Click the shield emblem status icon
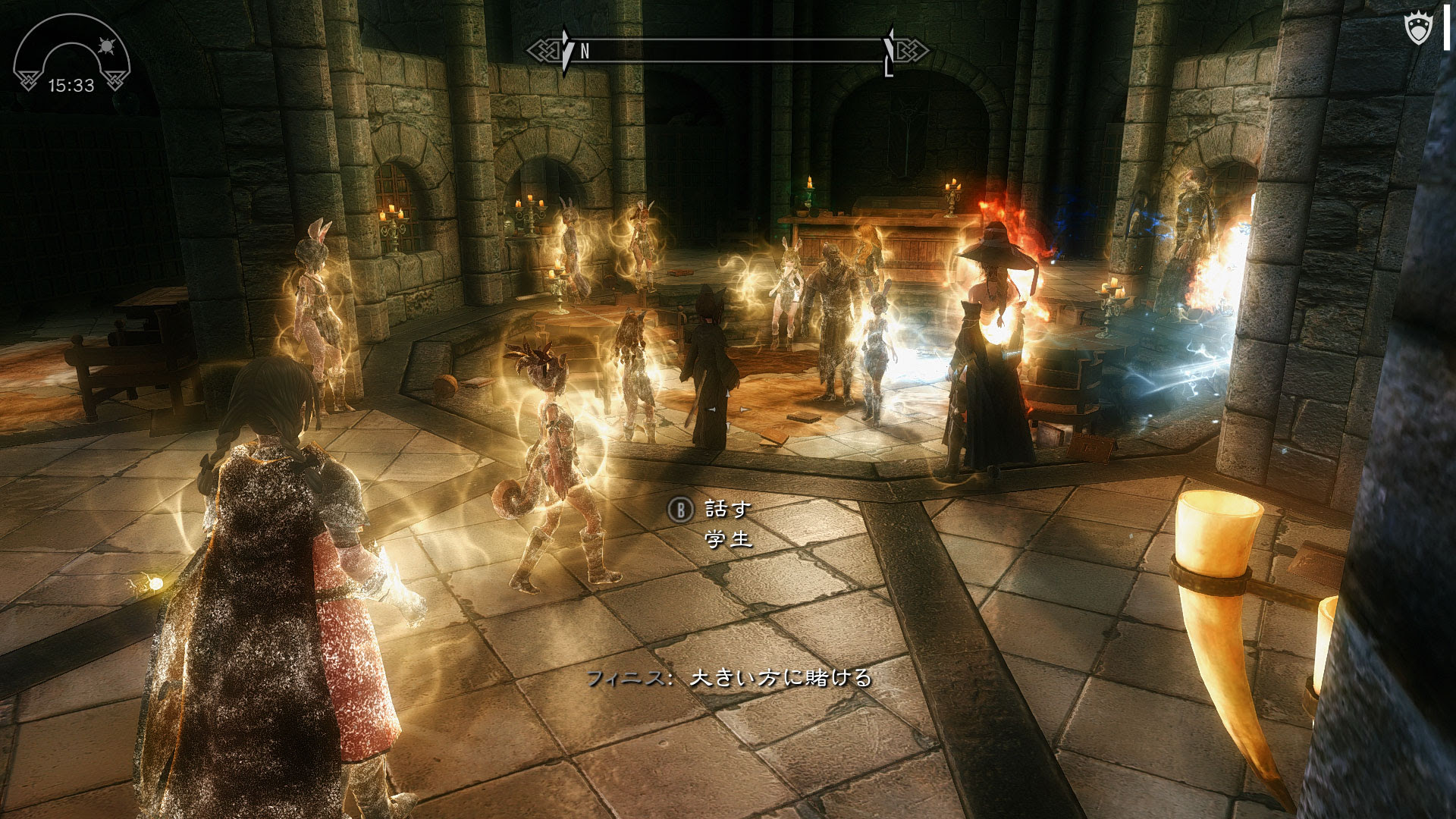 (x=1417, y=30)
